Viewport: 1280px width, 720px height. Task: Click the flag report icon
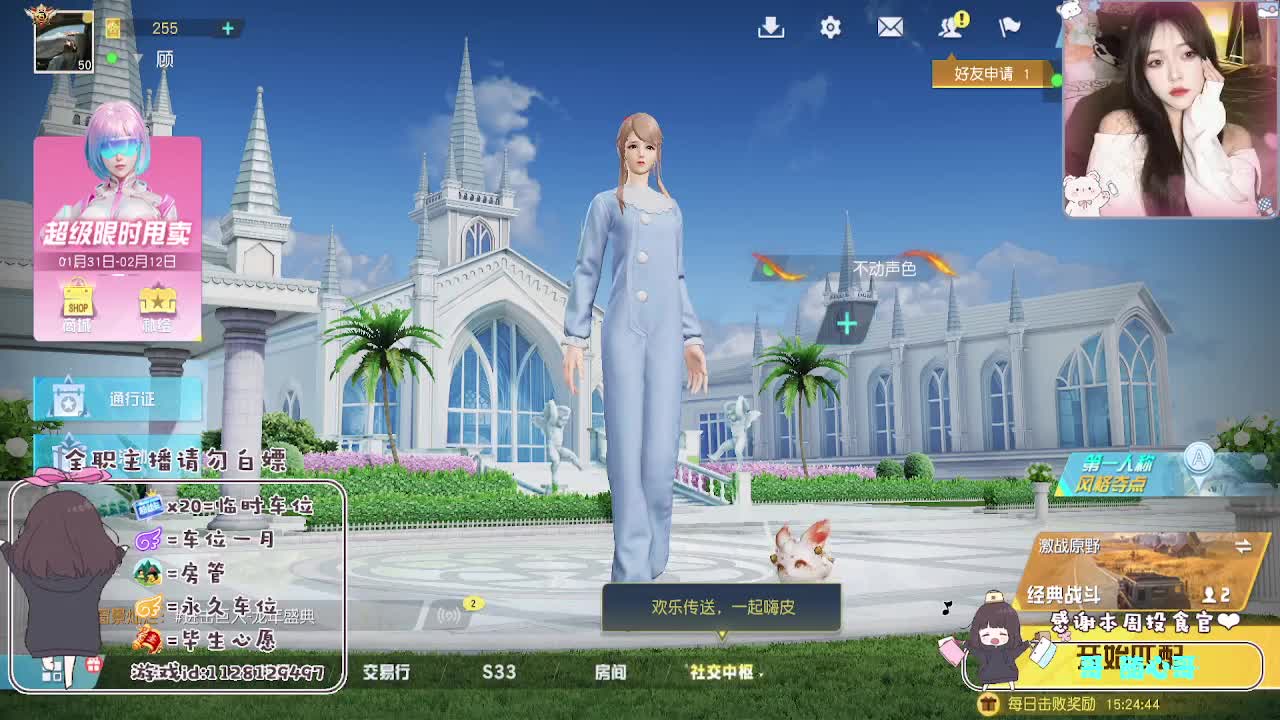point(1009,28)
